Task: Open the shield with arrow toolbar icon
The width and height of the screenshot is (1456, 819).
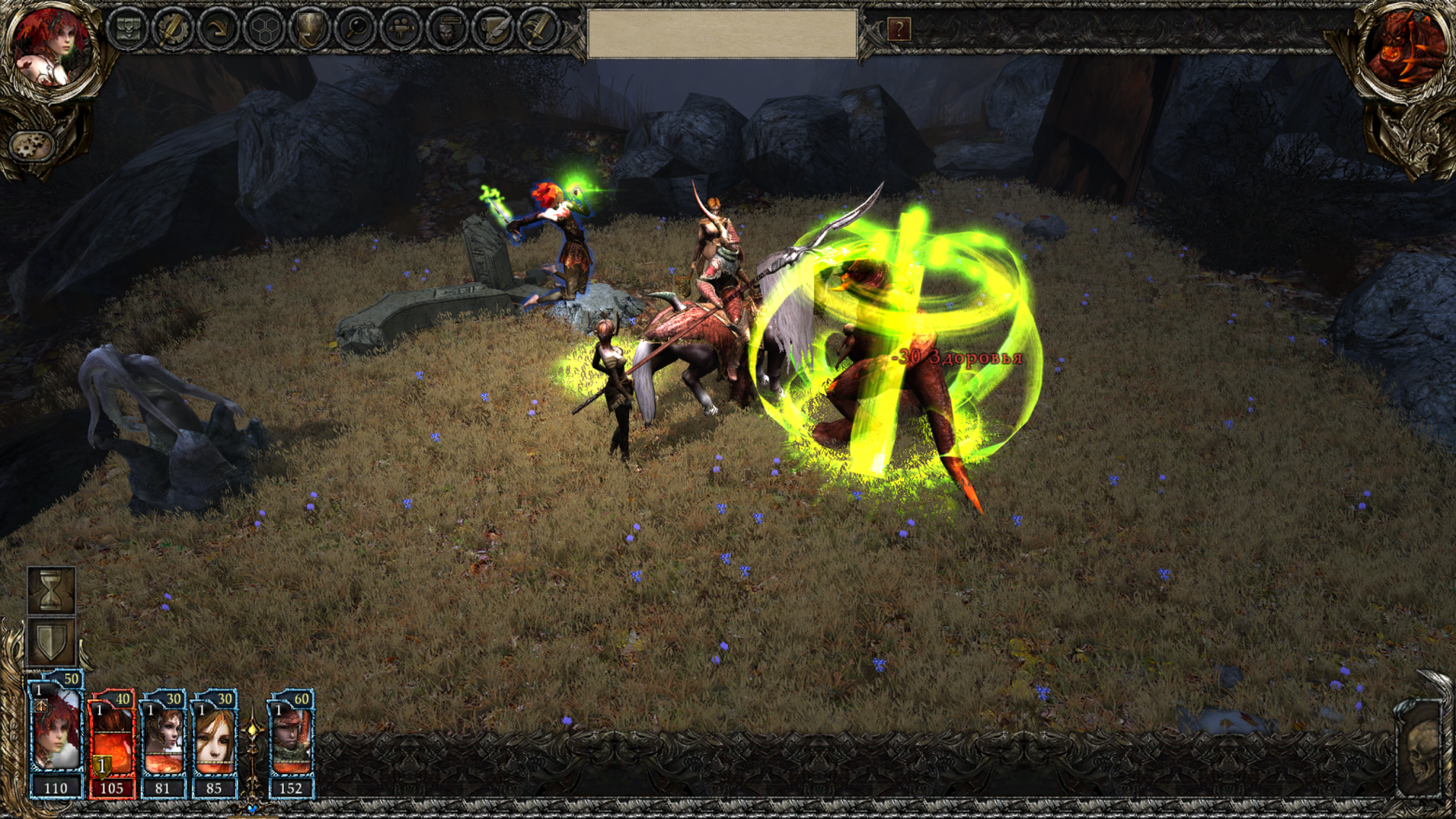Action: point(310,29)
